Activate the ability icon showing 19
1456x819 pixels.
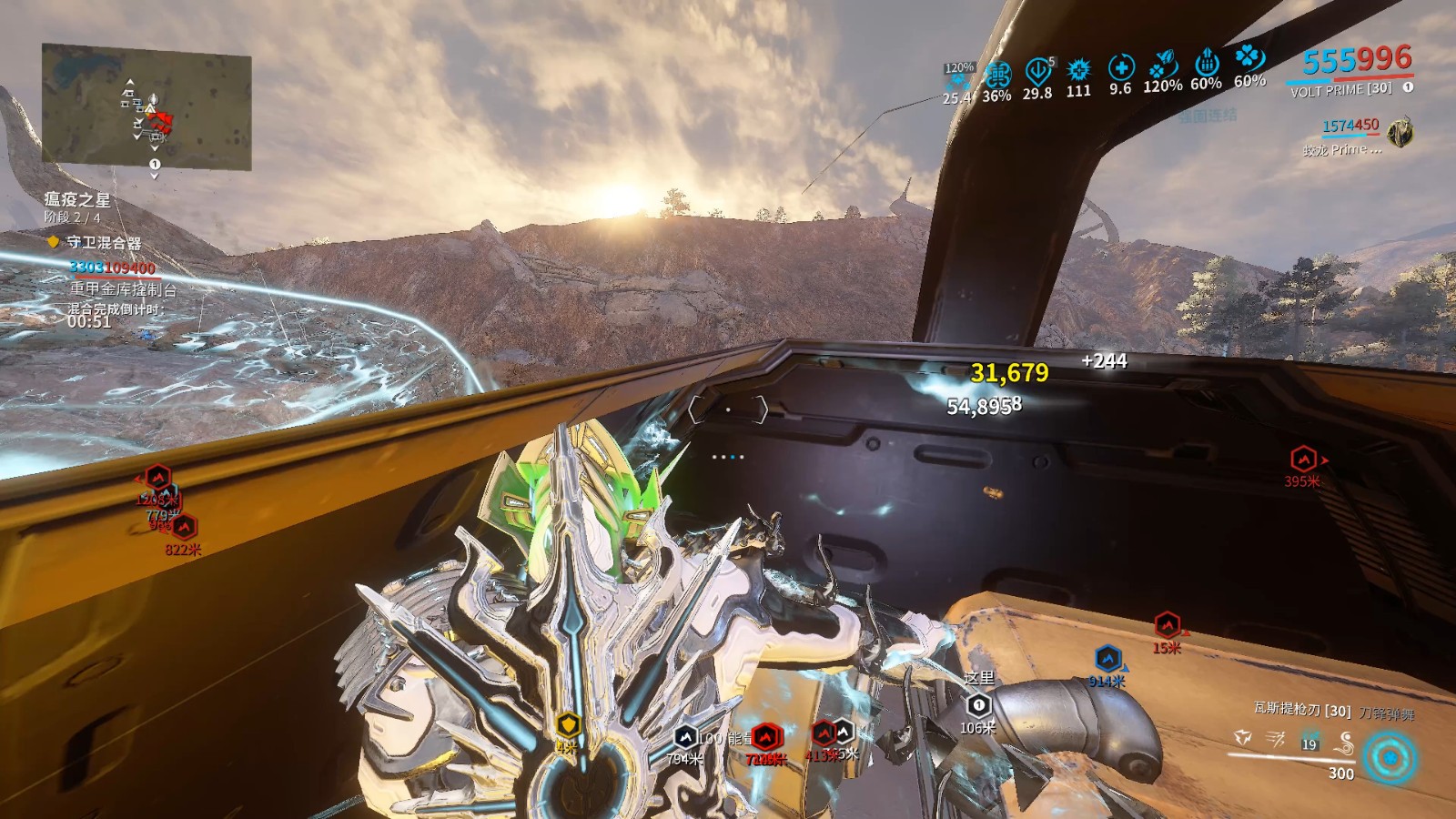click(1309, 741)
